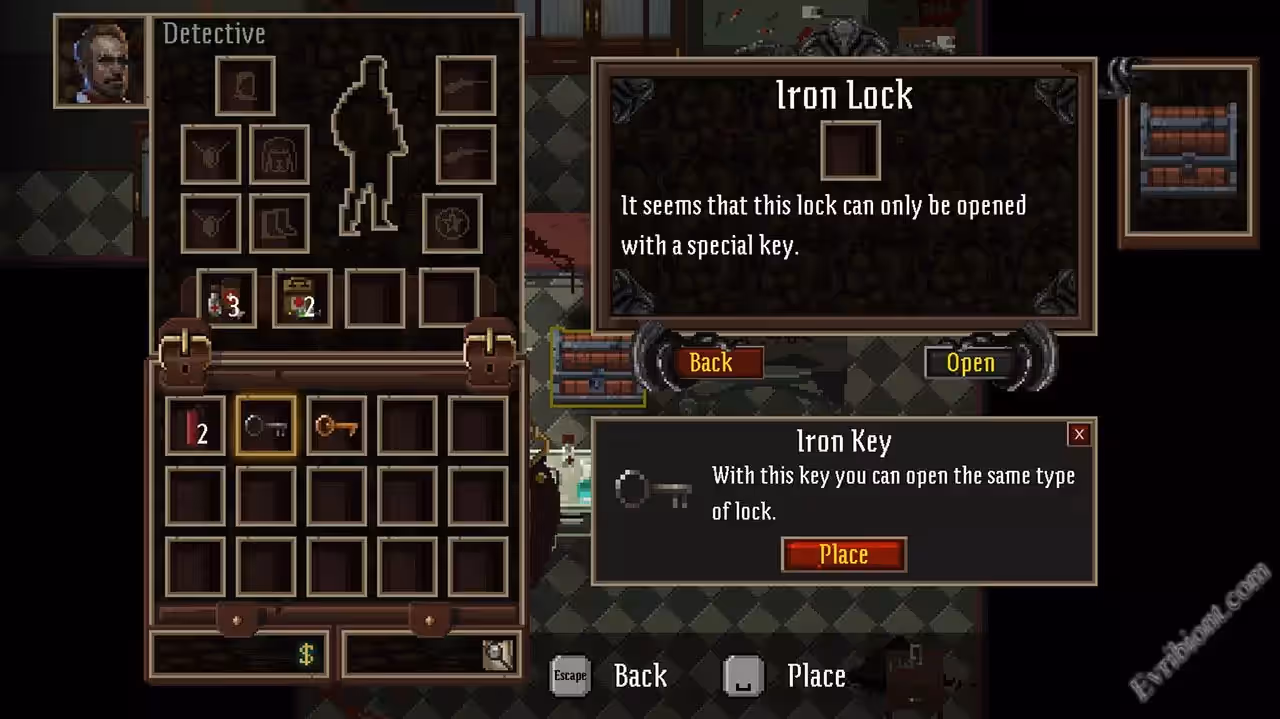Click the magnifying glass inspect icon
The width and height of the screenshot is (1280, 719).
pyautogui.click(x=497, y=654)
